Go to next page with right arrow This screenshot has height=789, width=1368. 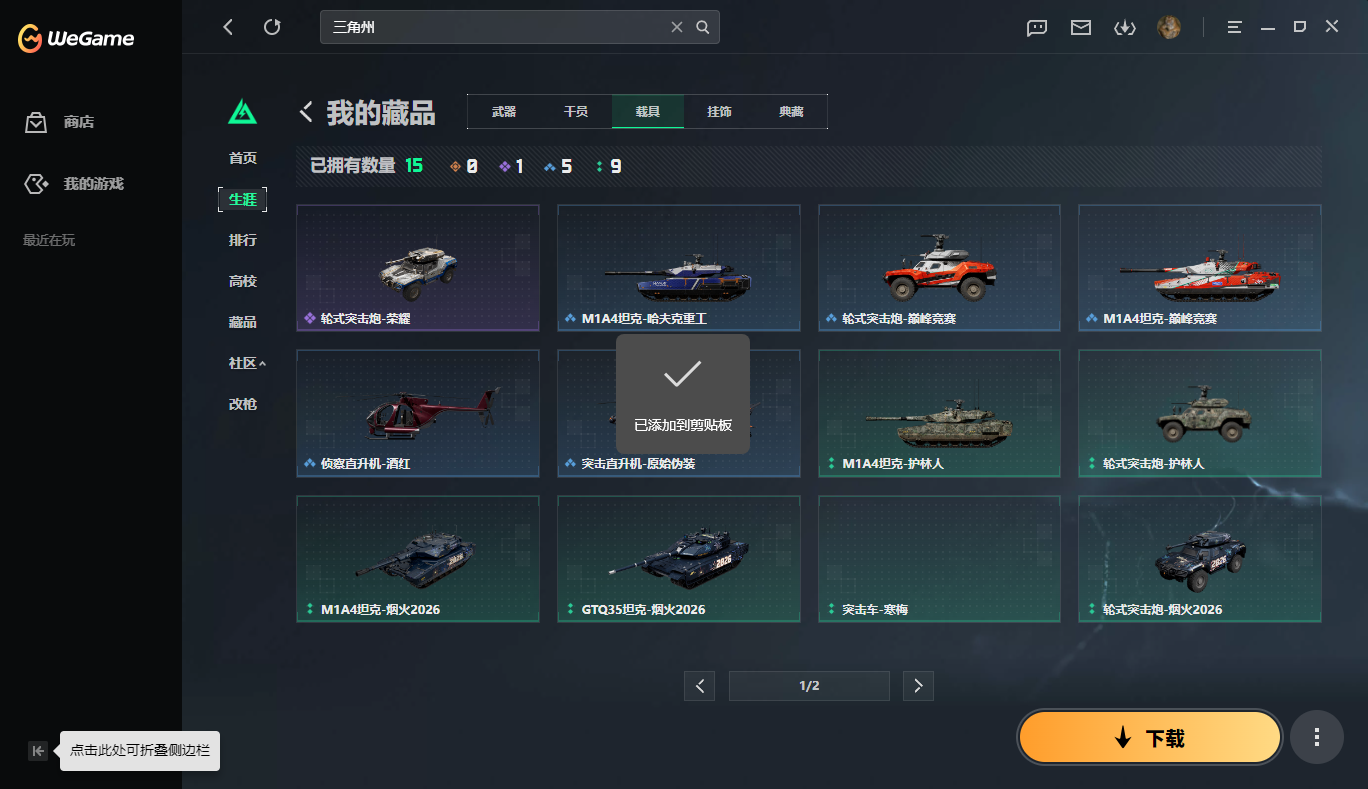tap(918, 686)
